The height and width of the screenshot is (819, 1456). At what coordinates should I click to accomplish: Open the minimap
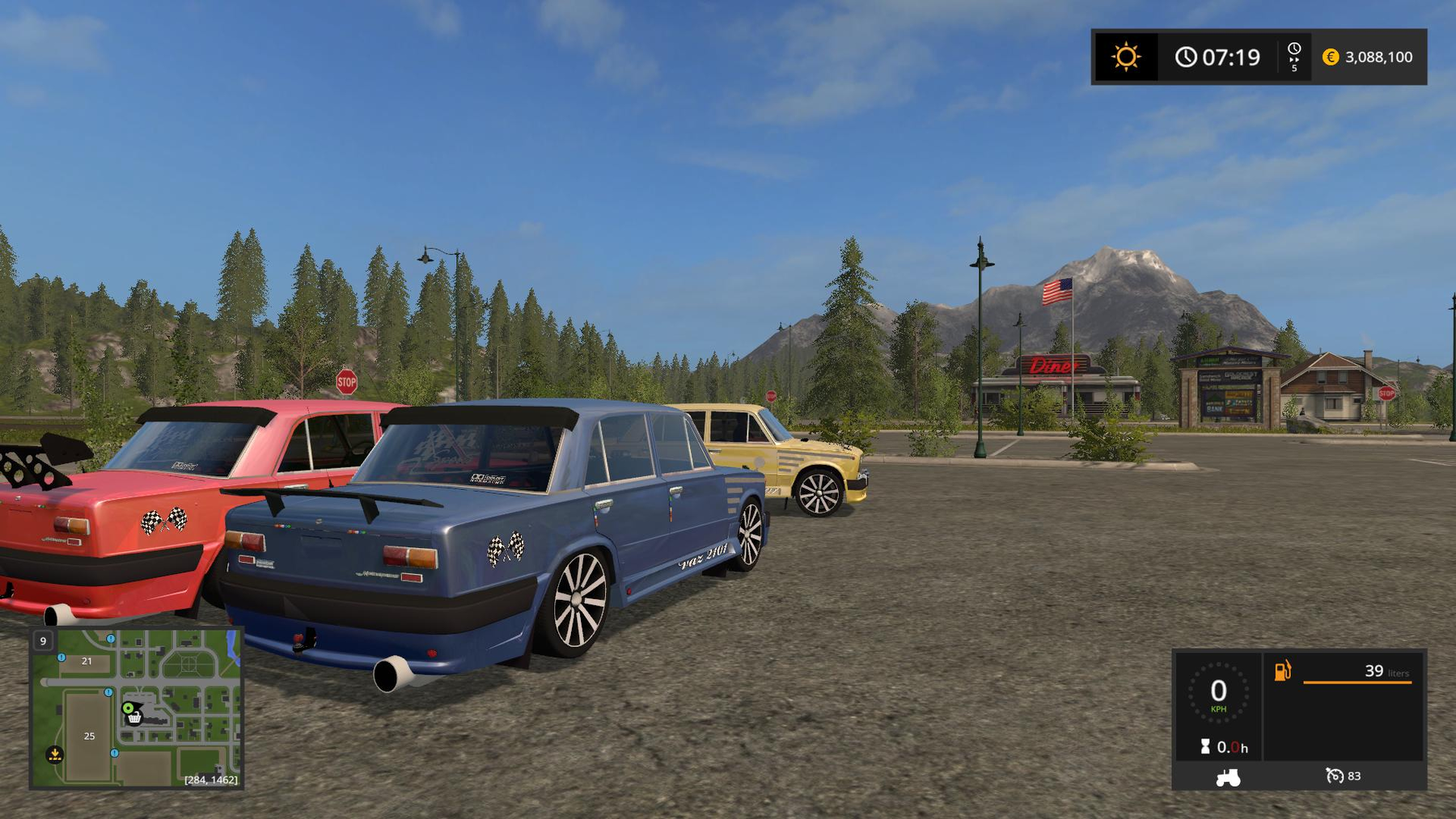click(x=137, y=708)
